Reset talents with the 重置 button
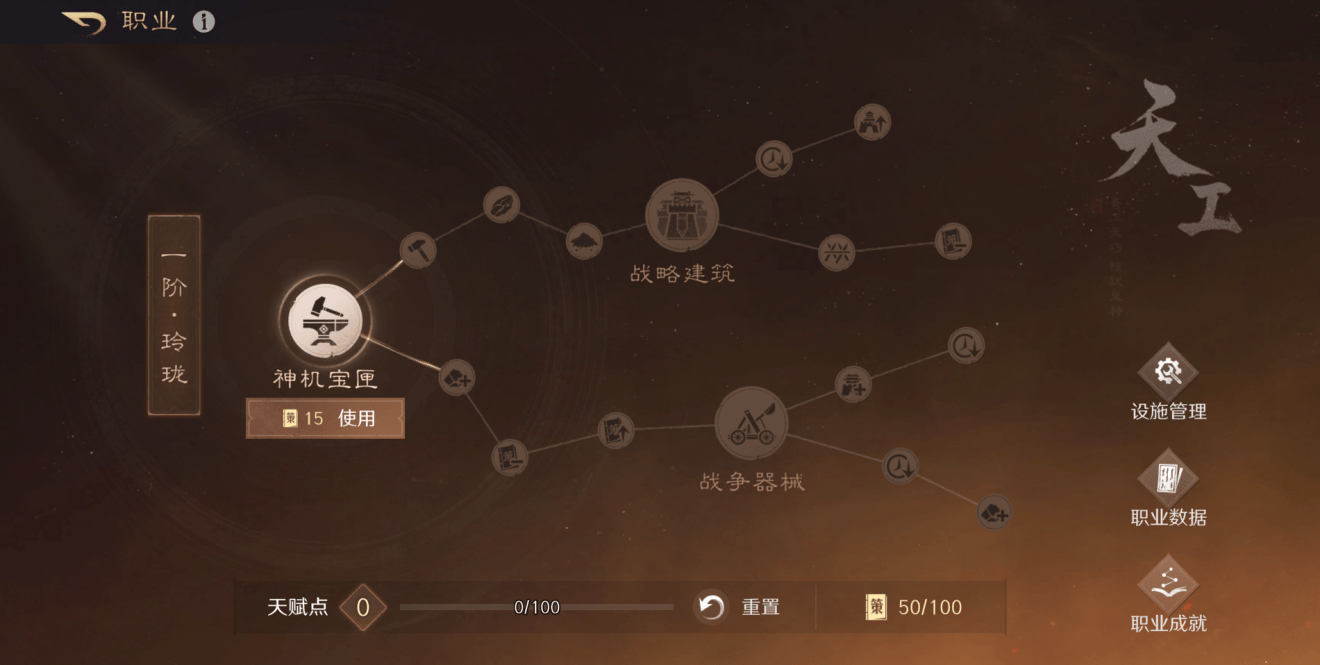The width and height of the screenshot is (1320, 665). [x=738, y=607]
